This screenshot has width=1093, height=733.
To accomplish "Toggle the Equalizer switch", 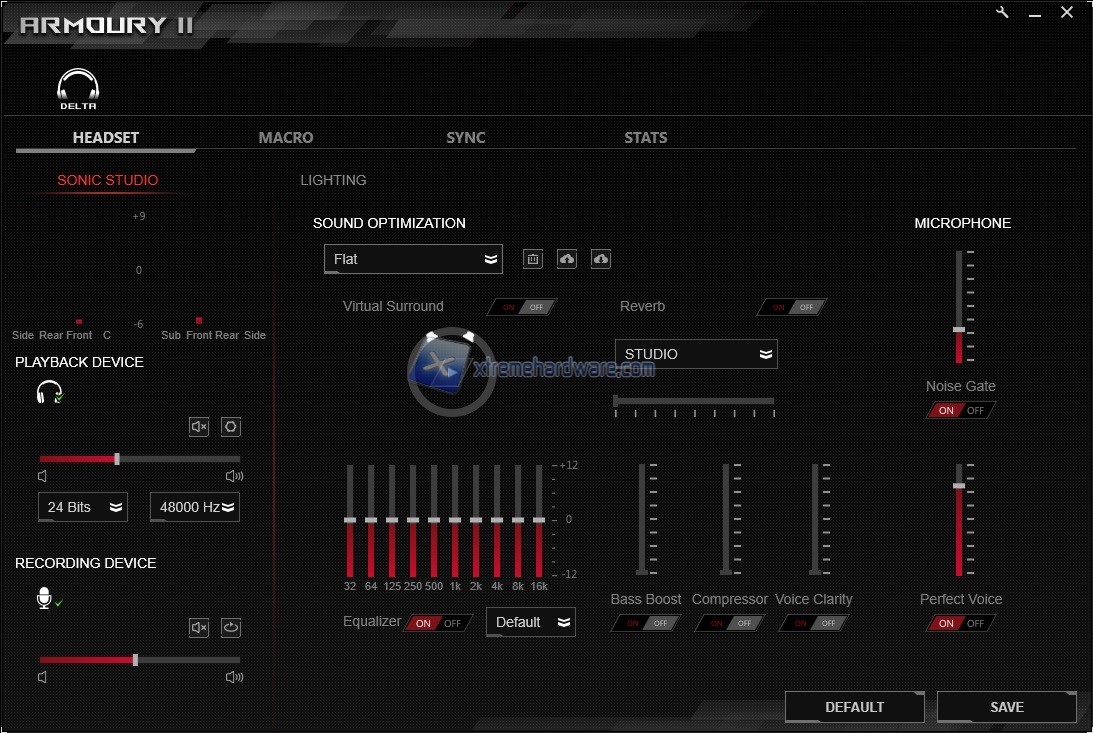I will [438, 623].
